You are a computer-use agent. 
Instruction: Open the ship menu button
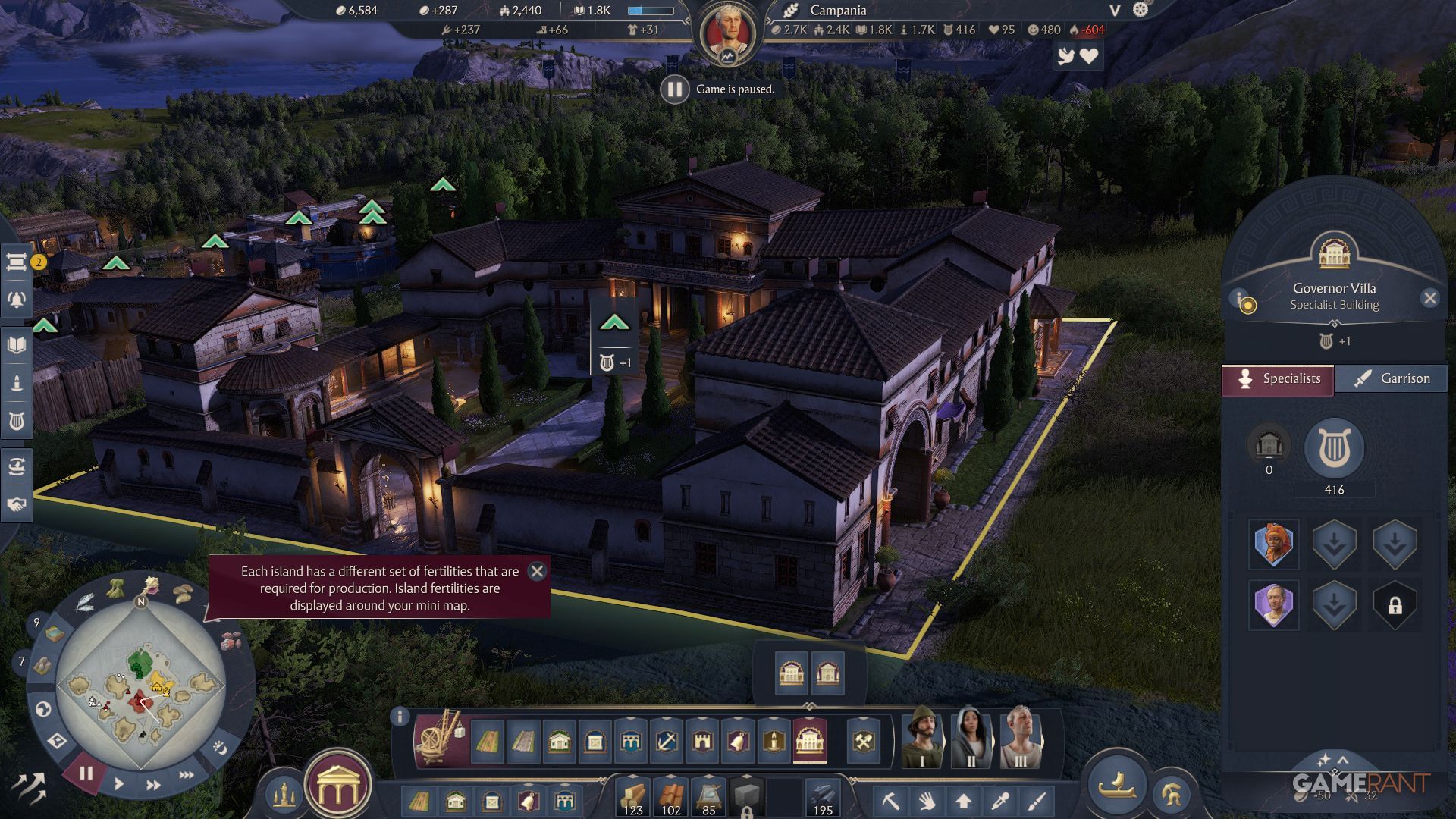pyautogui.click(x=1117, y=785)
